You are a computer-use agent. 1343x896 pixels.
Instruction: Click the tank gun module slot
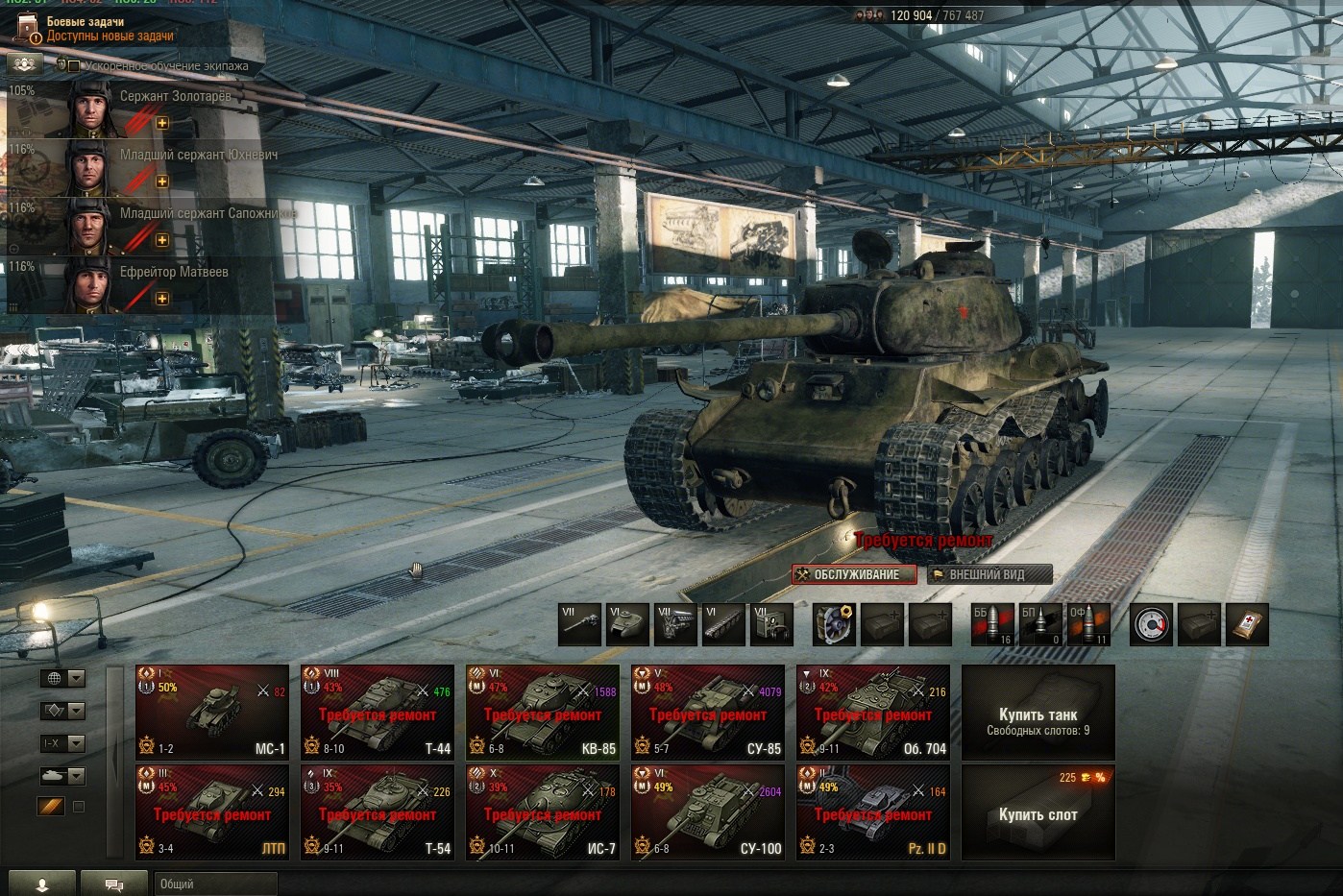(x=579, y=625)
